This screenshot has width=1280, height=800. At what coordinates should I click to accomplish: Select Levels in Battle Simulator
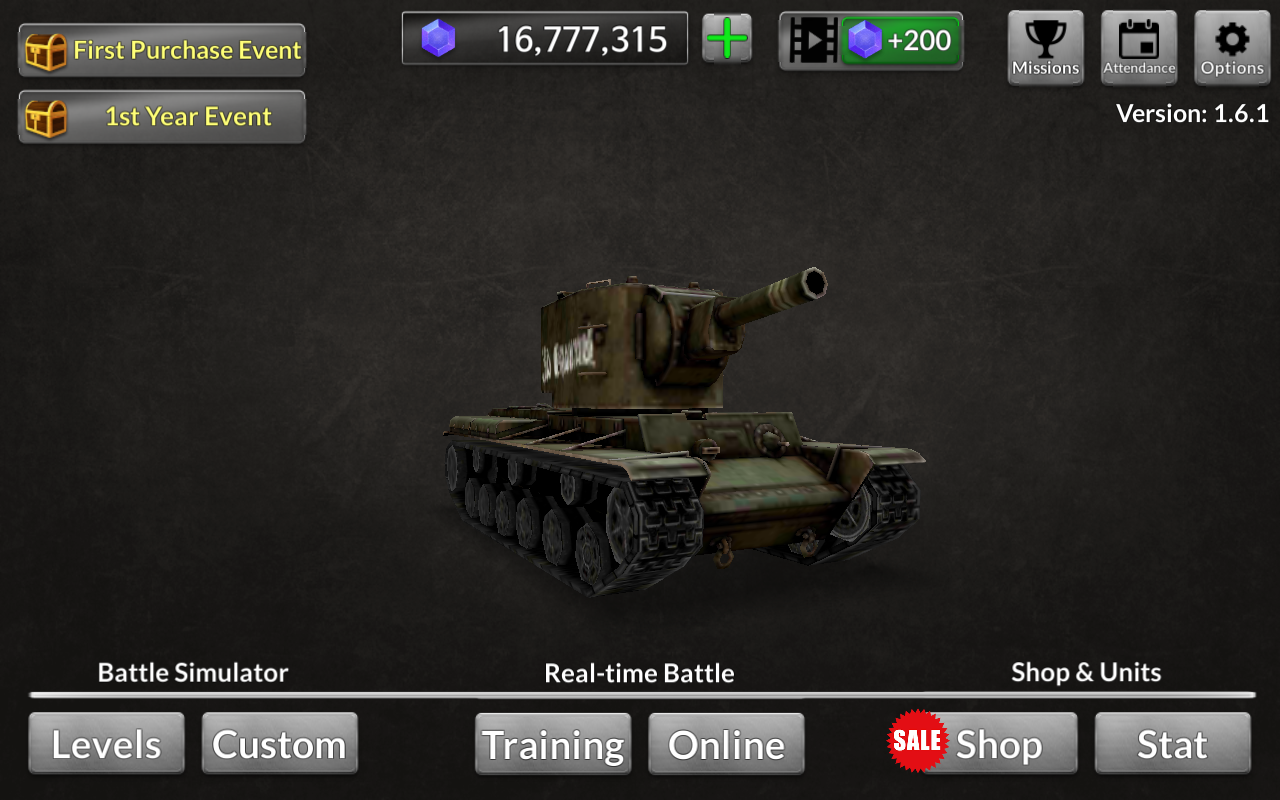(x=106, y=744)
